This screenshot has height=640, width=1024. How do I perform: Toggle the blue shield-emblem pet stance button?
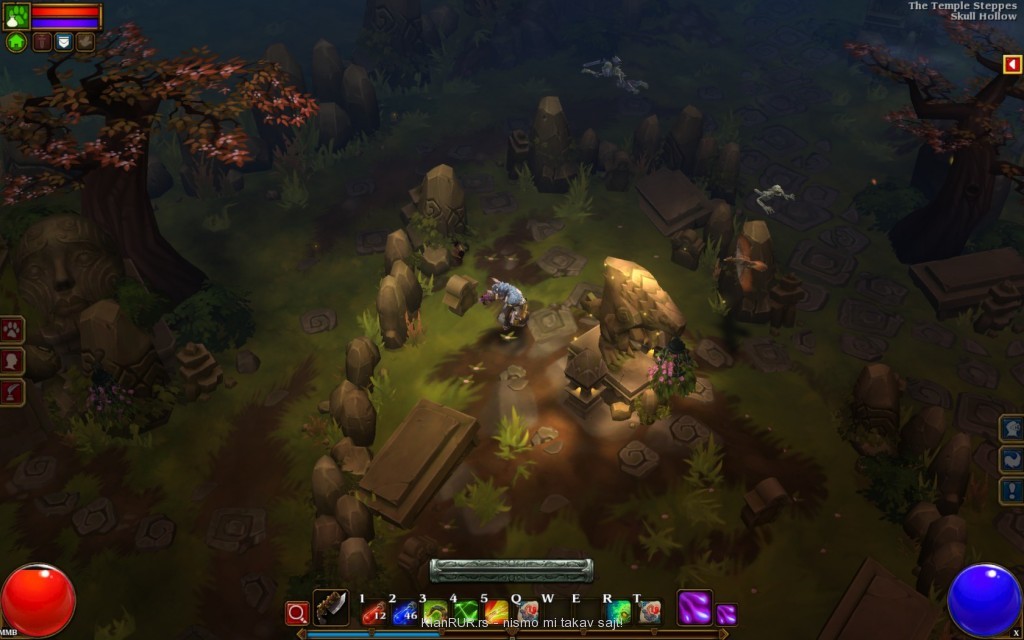[63, 42]
